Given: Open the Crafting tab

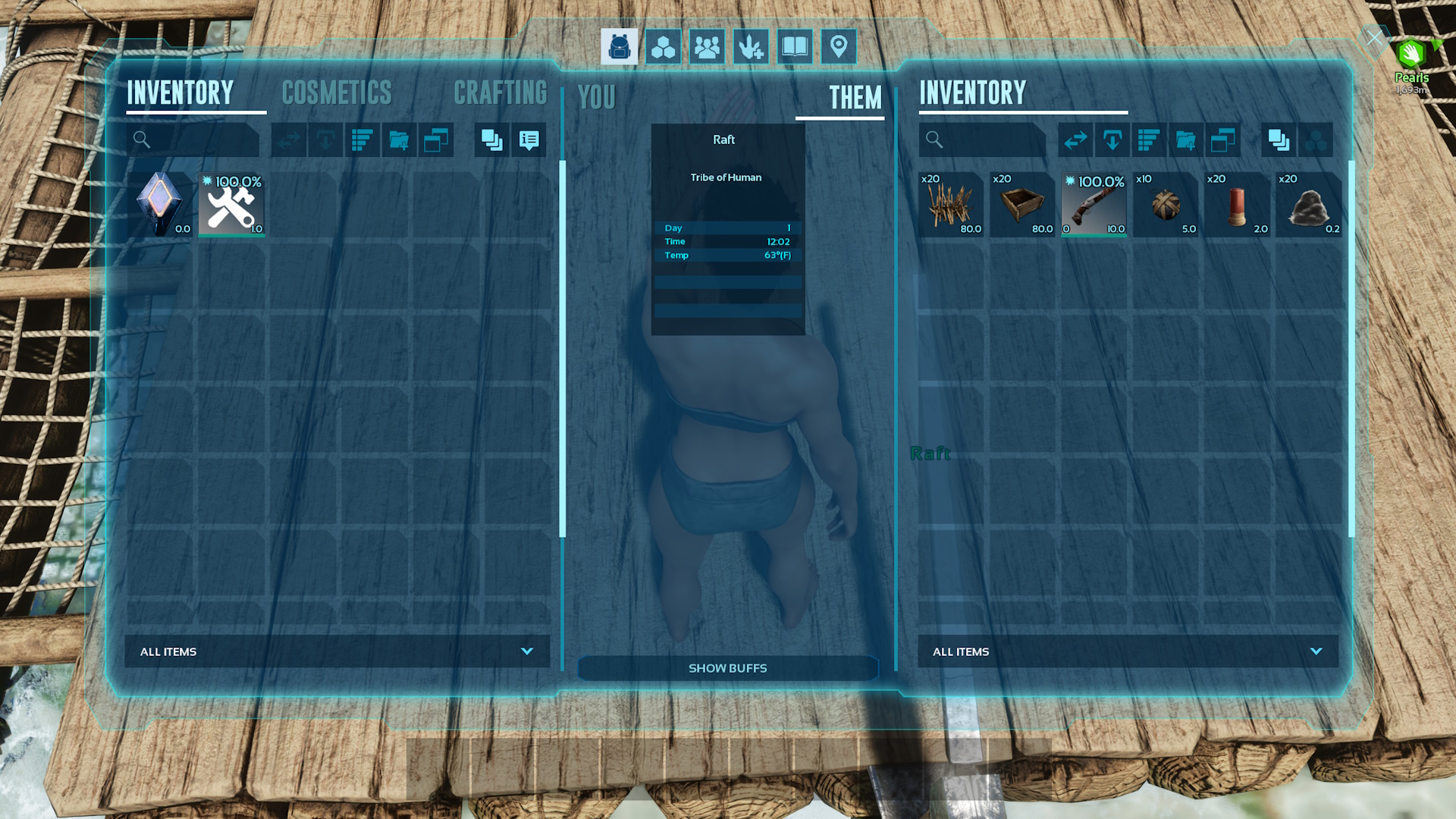Looking at the screenshot, I should [500, 93].
